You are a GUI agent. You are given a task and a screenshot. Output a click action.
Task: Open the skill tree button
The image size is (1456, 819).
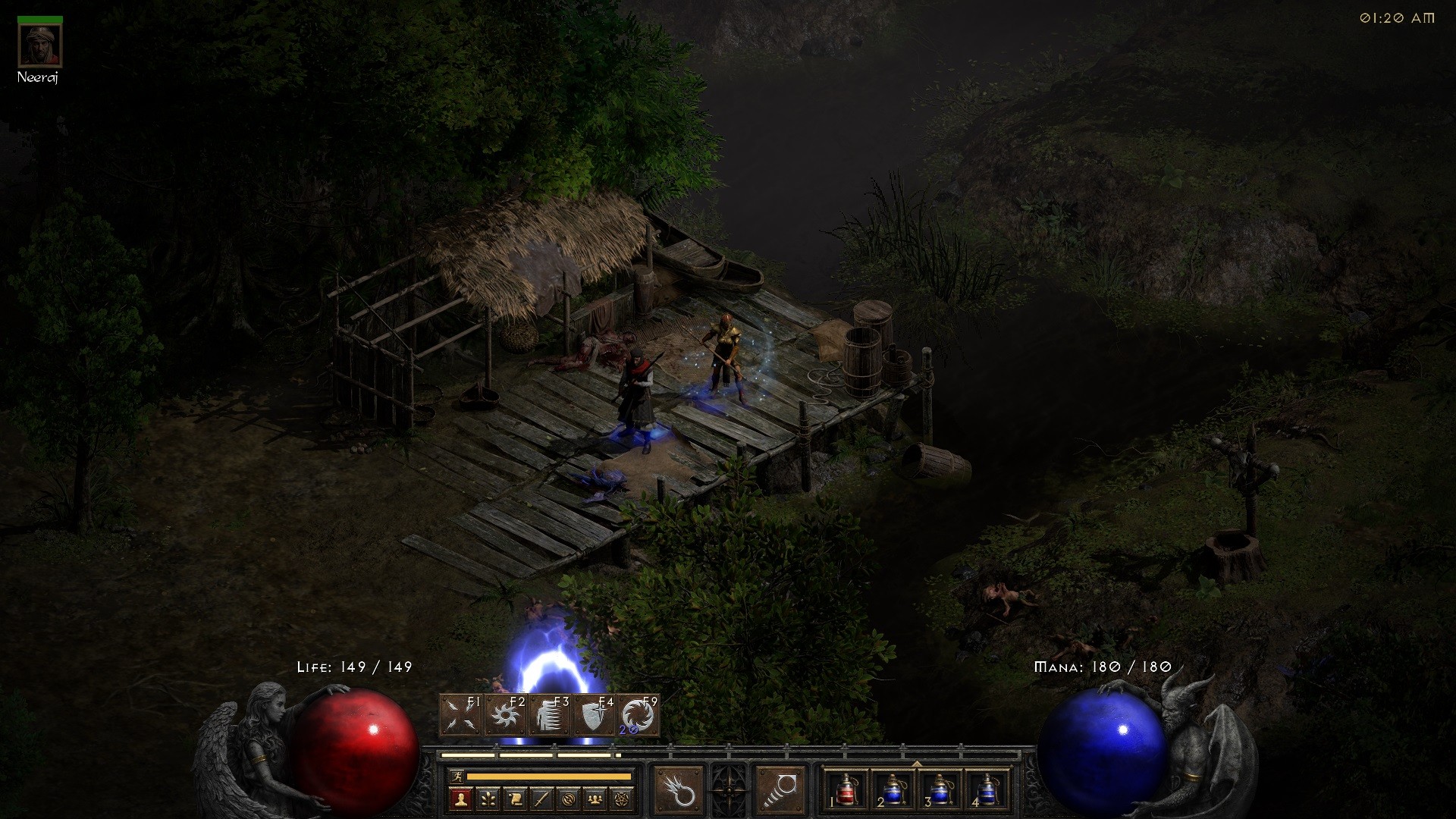(488, 799)
